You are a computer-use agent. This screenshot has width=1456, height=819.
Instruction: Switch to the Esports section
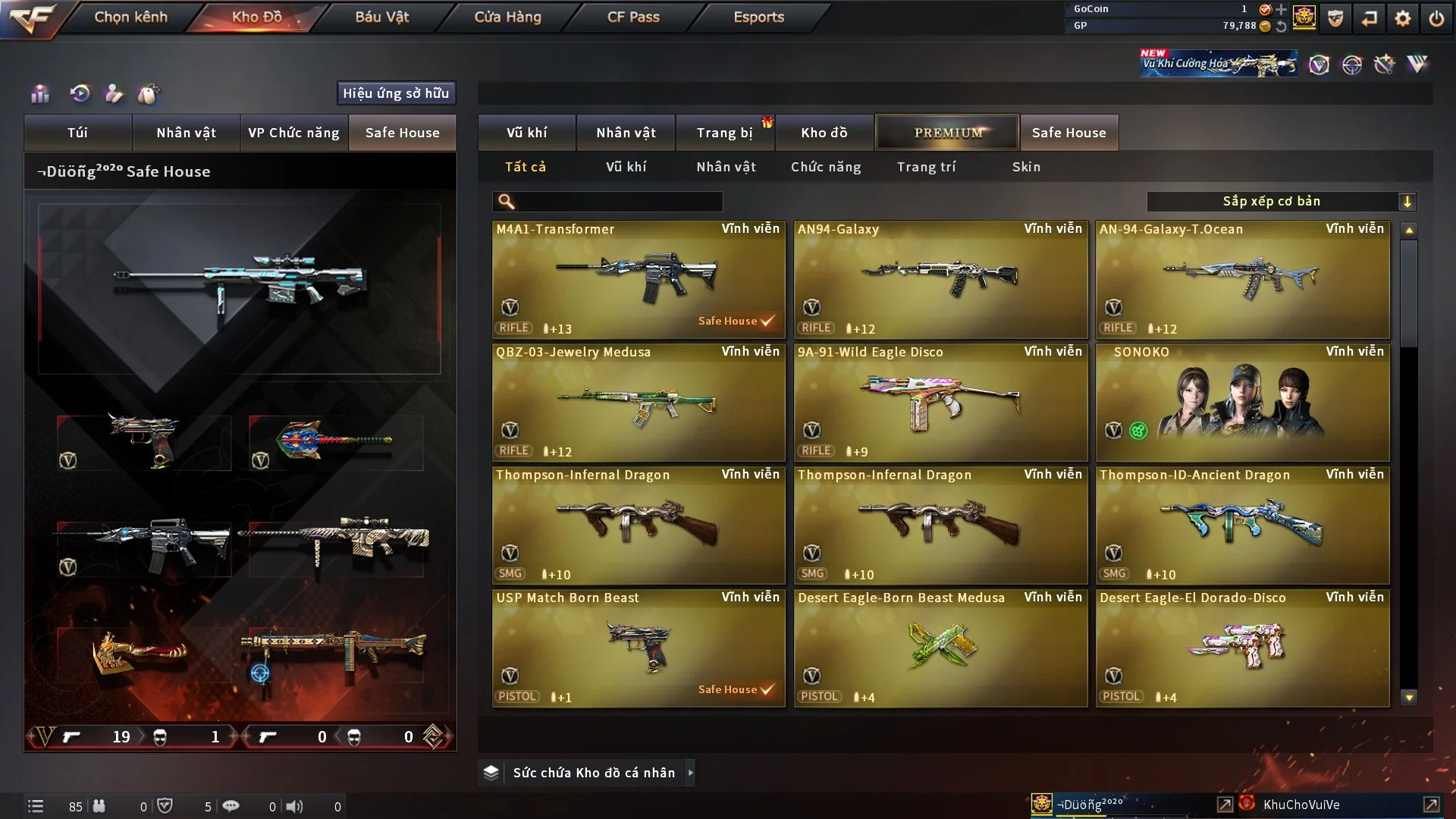coord(758,17)
